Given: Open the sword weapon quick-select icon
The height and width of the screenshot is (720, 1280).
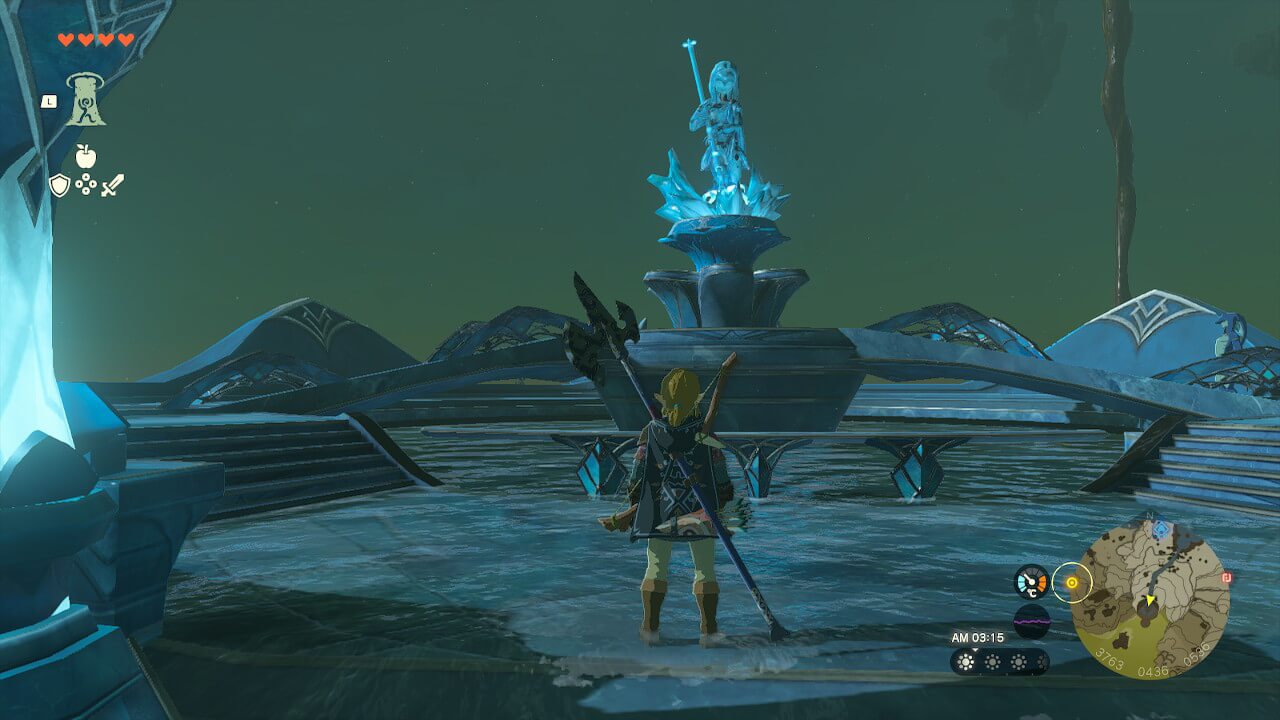Looking at the screenshot, I should (112, 185).
